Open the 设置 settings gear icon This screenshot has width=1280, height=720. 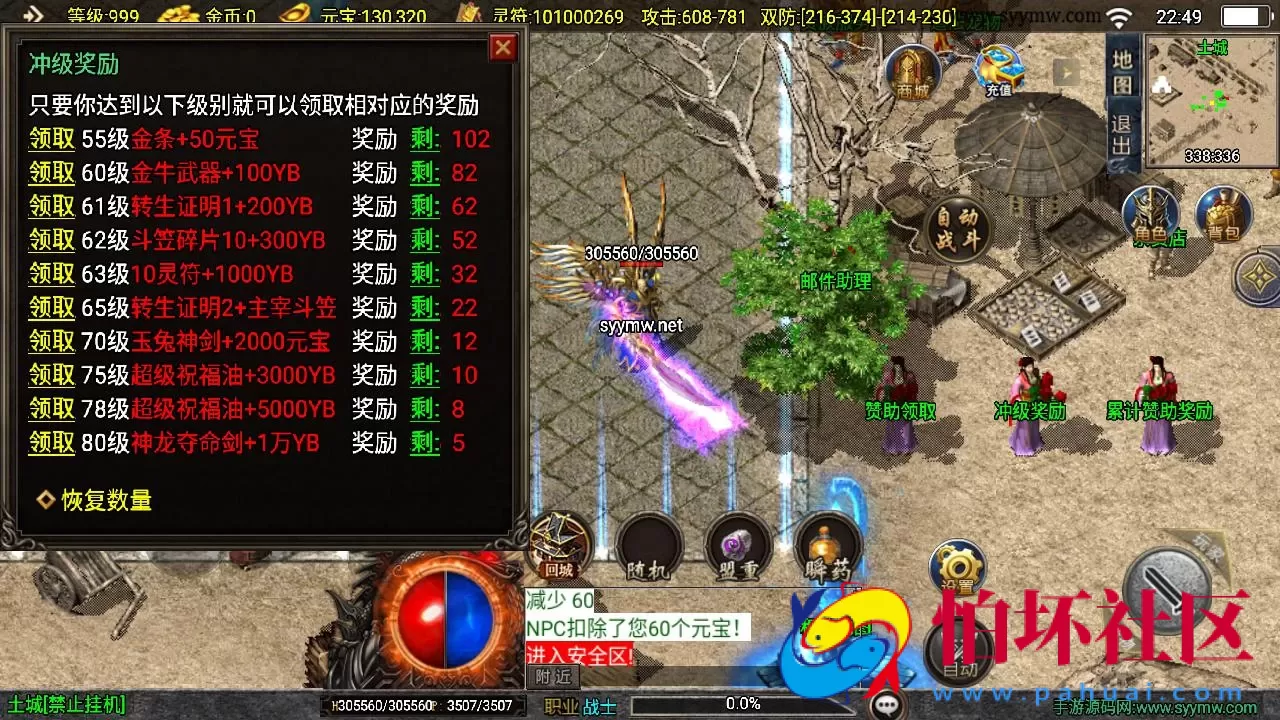coord(957,566)
